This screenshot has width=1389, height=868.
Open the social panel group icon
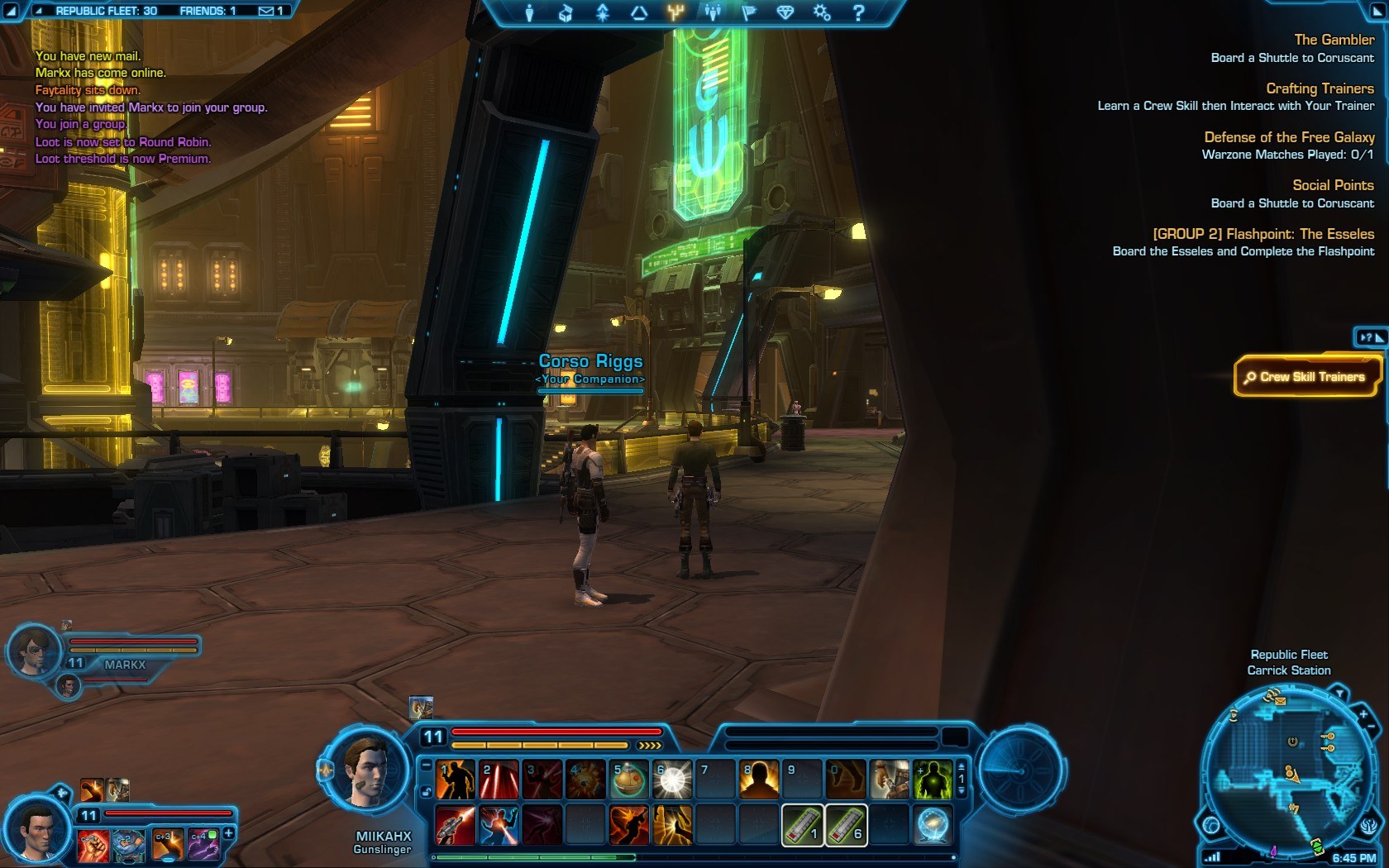[713, 12]
